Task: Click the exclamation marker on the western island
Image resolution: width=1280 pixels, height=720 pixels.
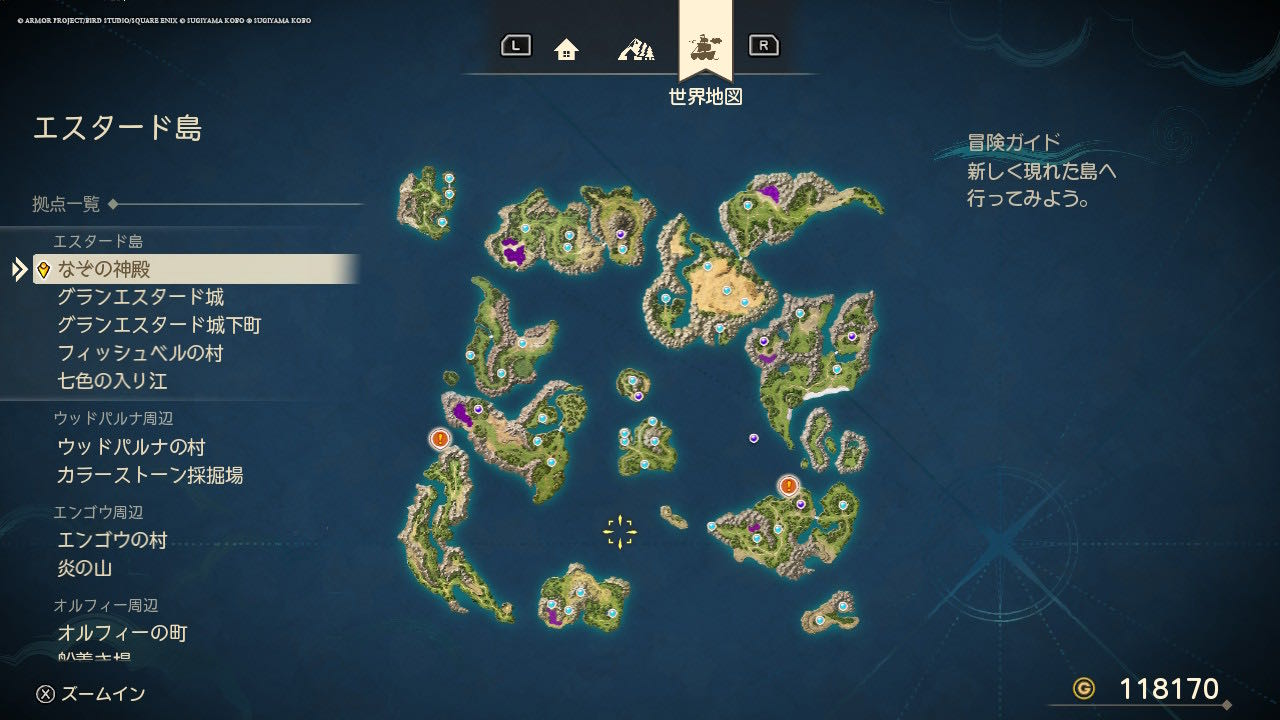Action: pyautogui.click(x=440, y=438)
